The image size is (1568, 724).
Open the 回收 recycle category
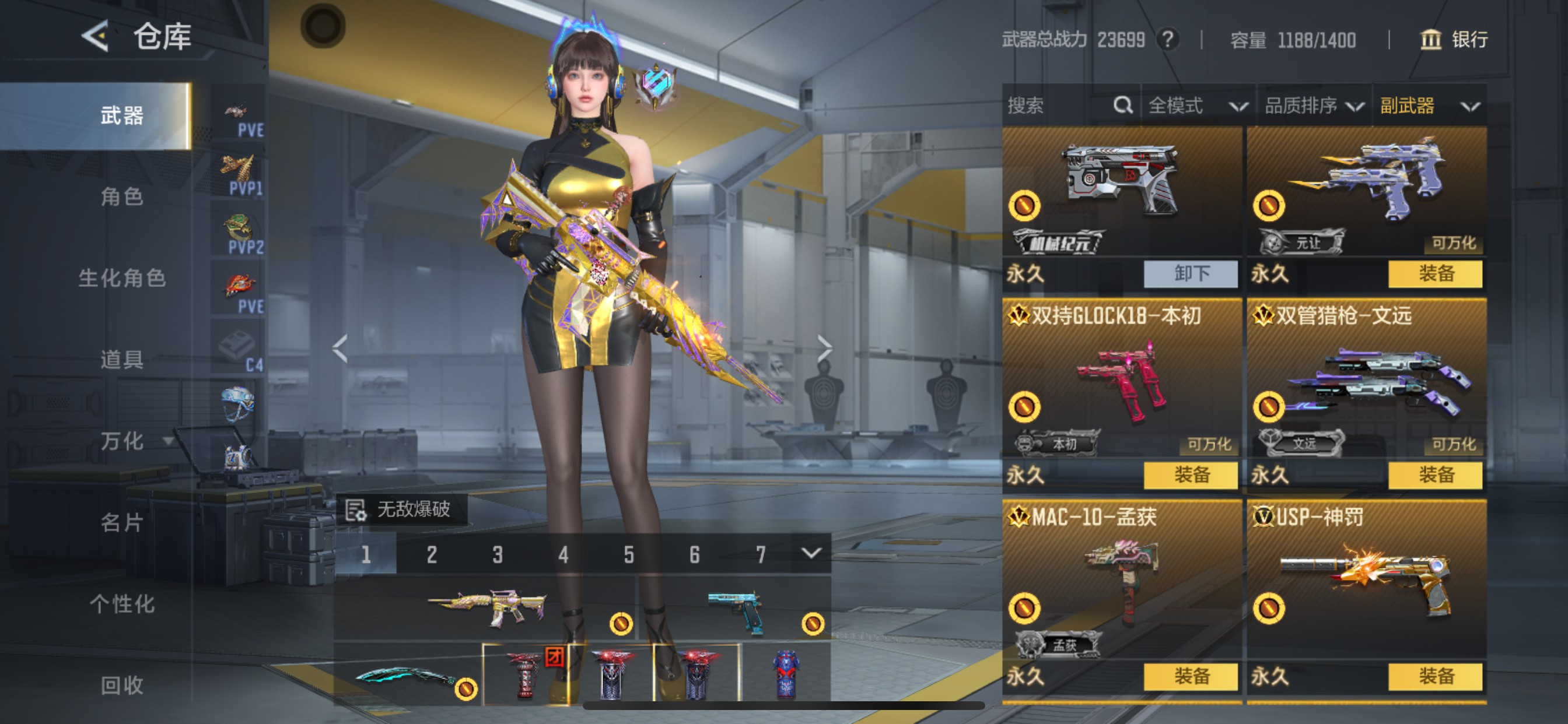tap(122, 686)
